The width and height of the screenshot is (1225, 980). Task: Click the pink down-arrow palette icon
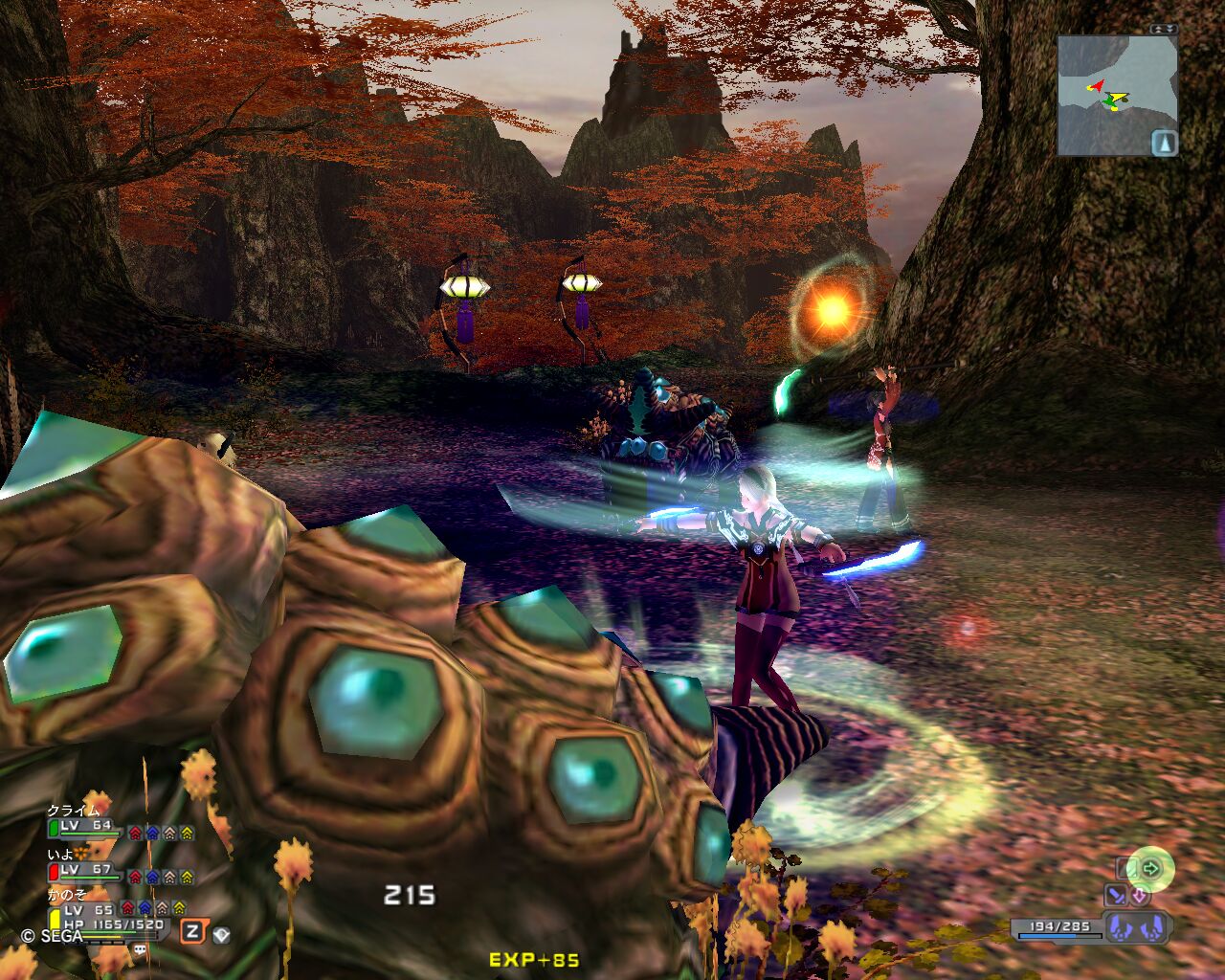coord(1139,896)
